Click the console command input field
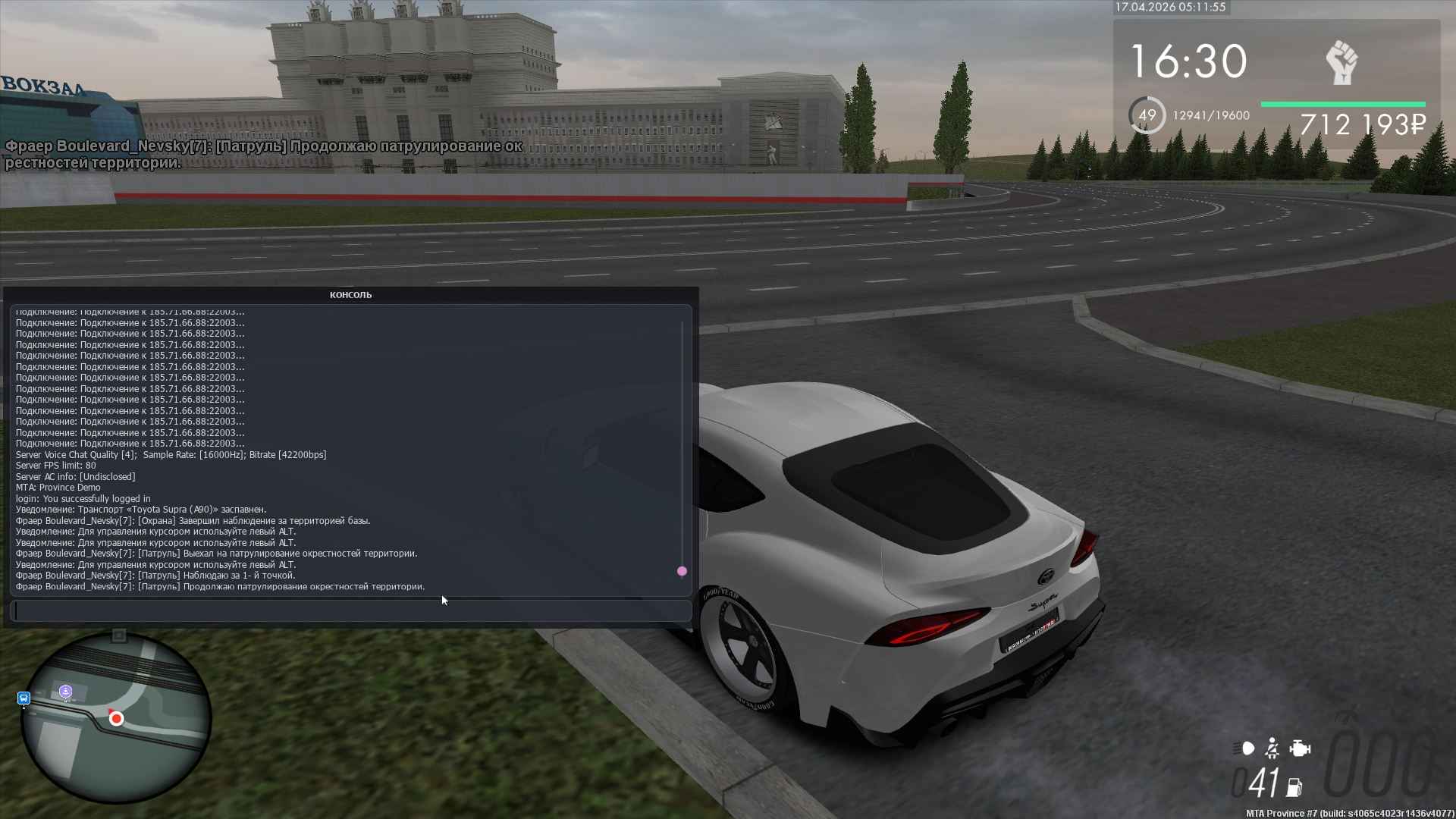This screenshot has height=819, width=1456. coord(350,610)
